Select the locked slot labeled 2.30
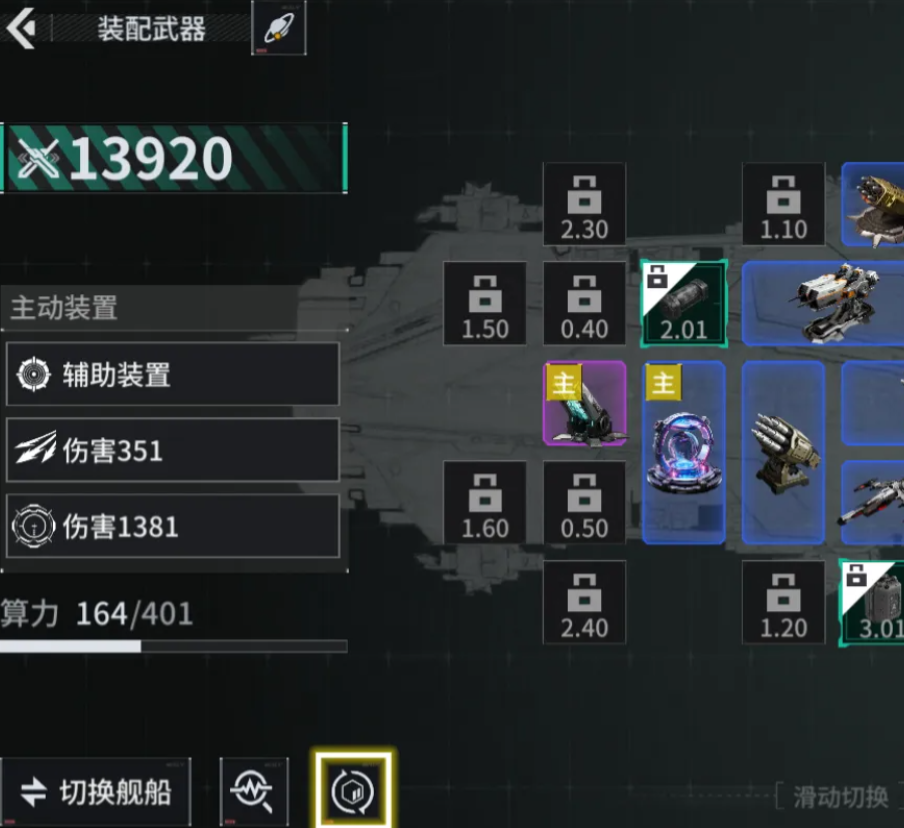 584,204
